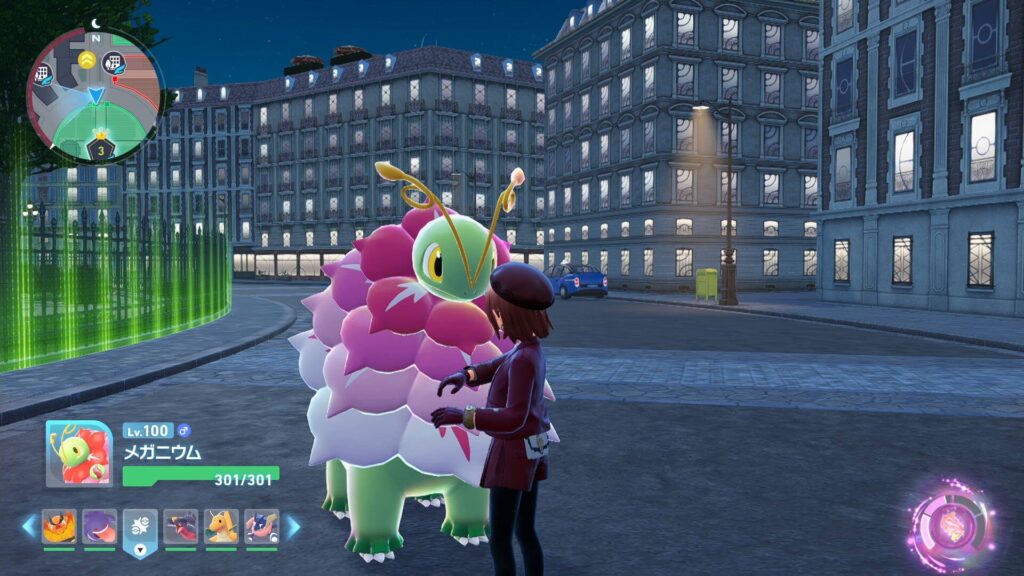The image size is (1024, 576).
Task: Select the active Meganium portrait
Action: click(x=79, y=453)
